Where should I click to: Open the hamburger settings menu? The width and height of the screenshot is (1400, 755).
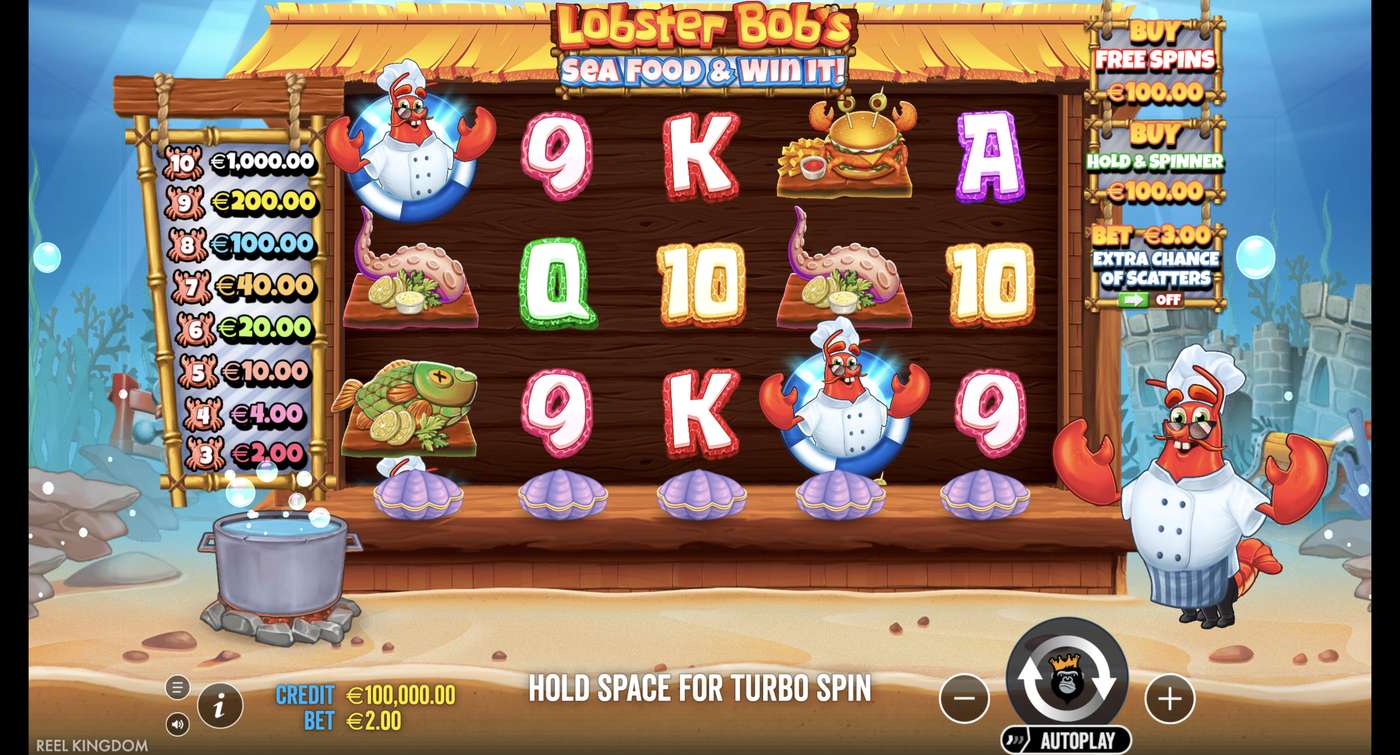178,687
